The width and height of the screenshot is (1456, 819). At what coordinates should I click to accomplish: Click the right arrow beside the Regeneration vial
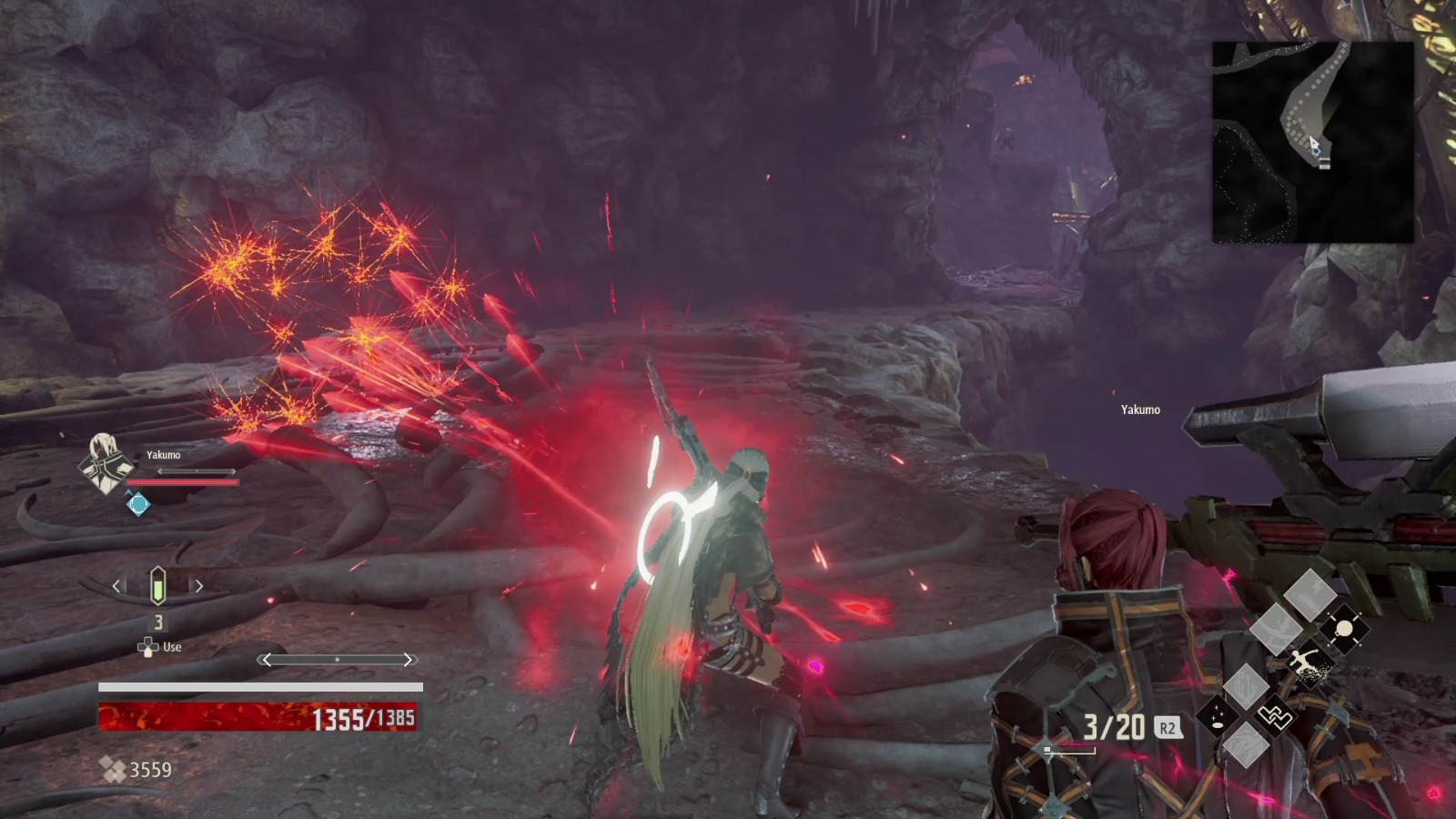[x=200, y=587]
